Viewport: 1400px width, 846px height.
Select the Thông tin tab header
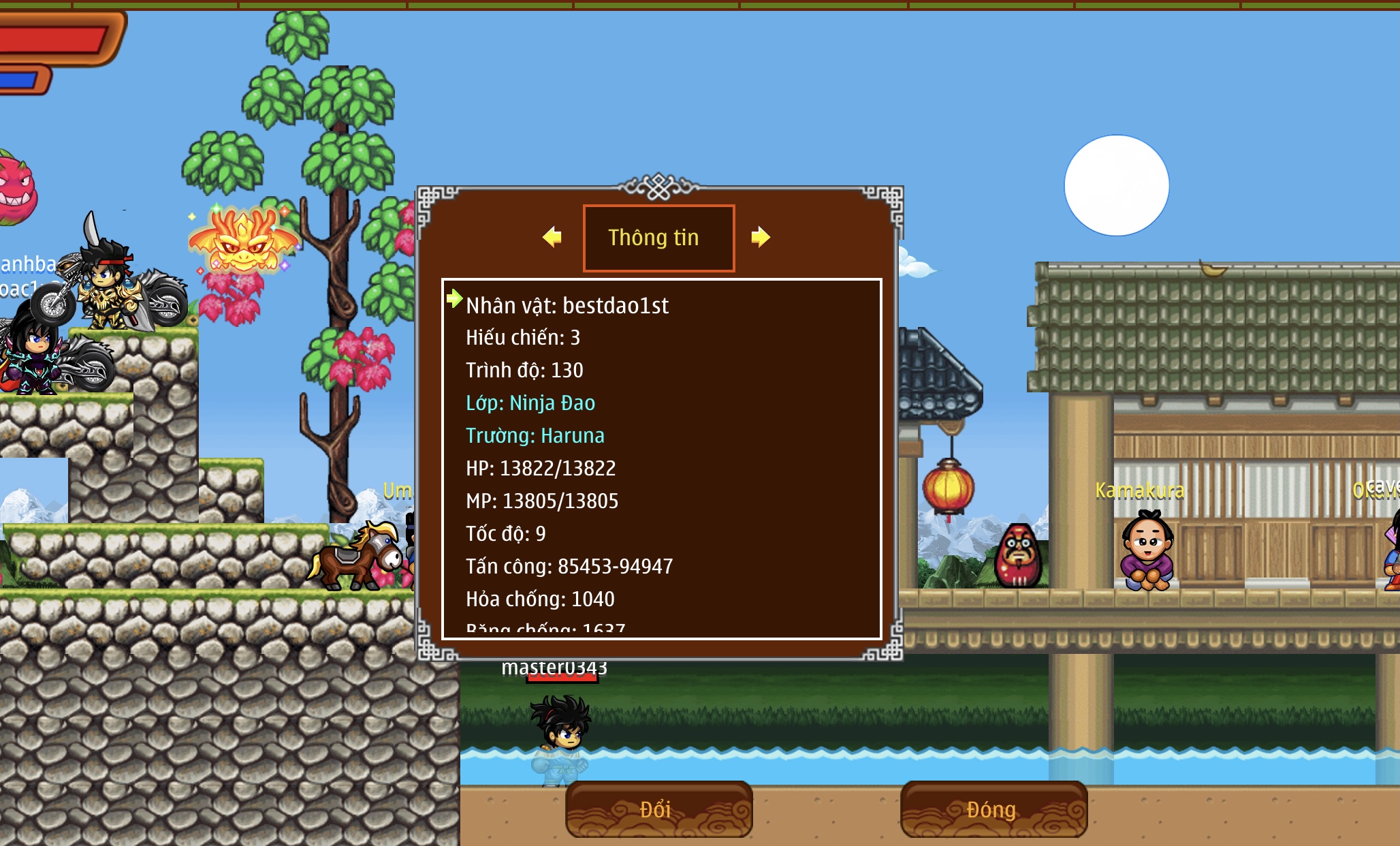click(658, 238)
